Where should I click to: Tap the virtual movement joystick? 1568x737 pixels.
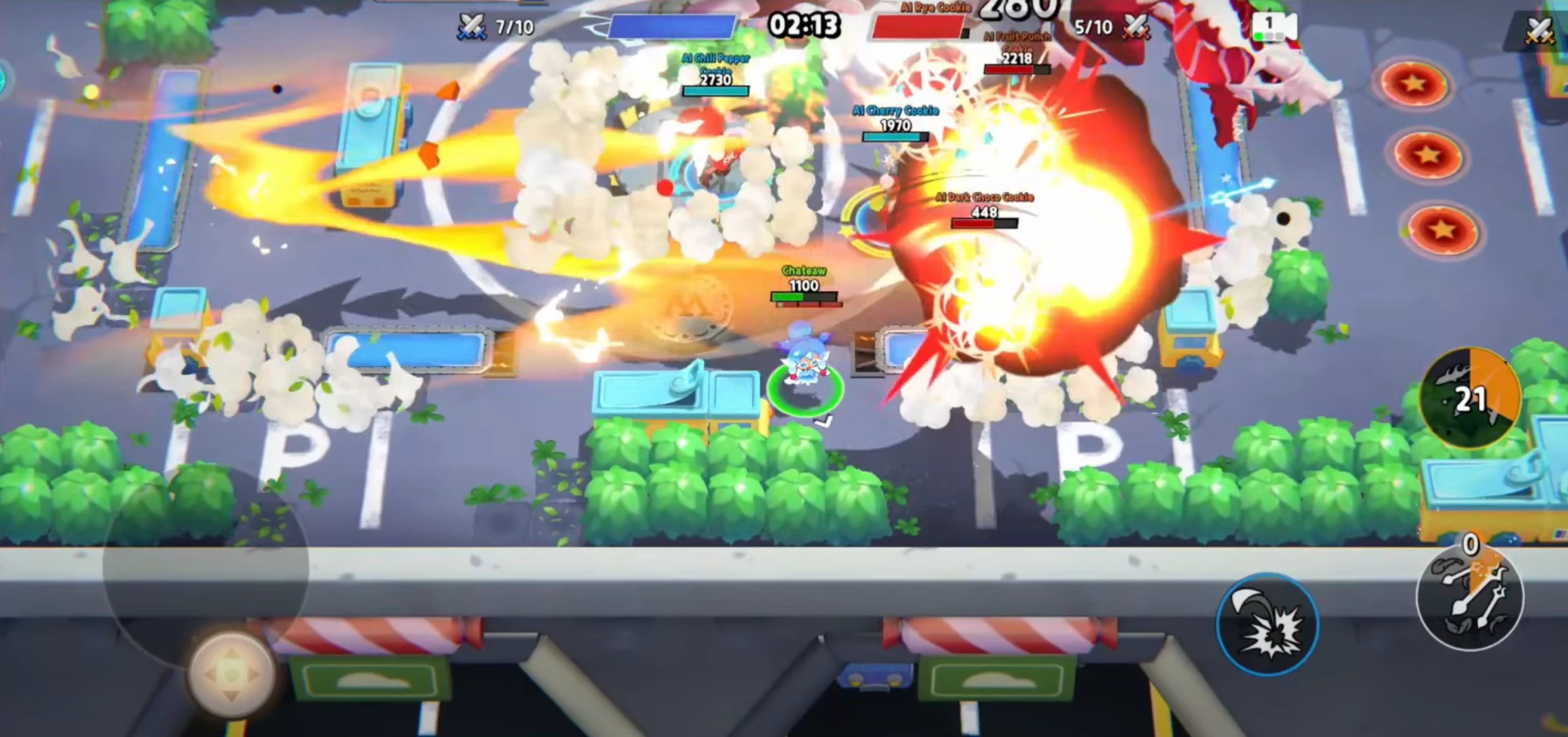[231, 673]
